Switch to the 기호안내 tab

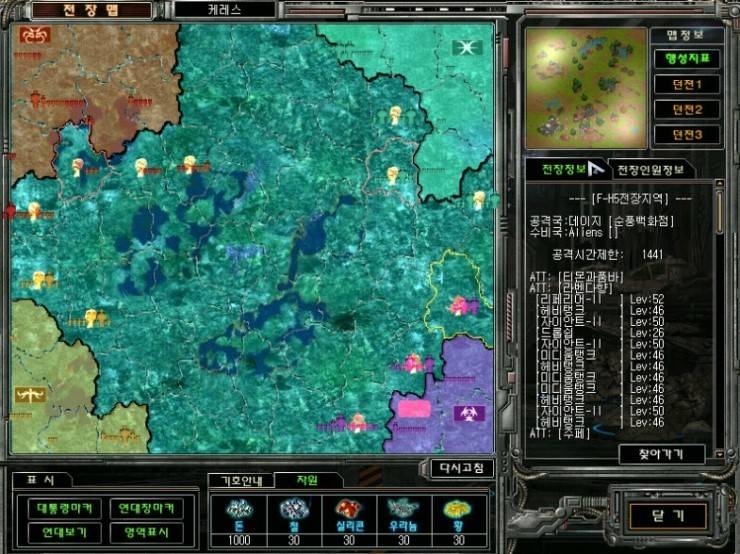click(x=241, y=481)
